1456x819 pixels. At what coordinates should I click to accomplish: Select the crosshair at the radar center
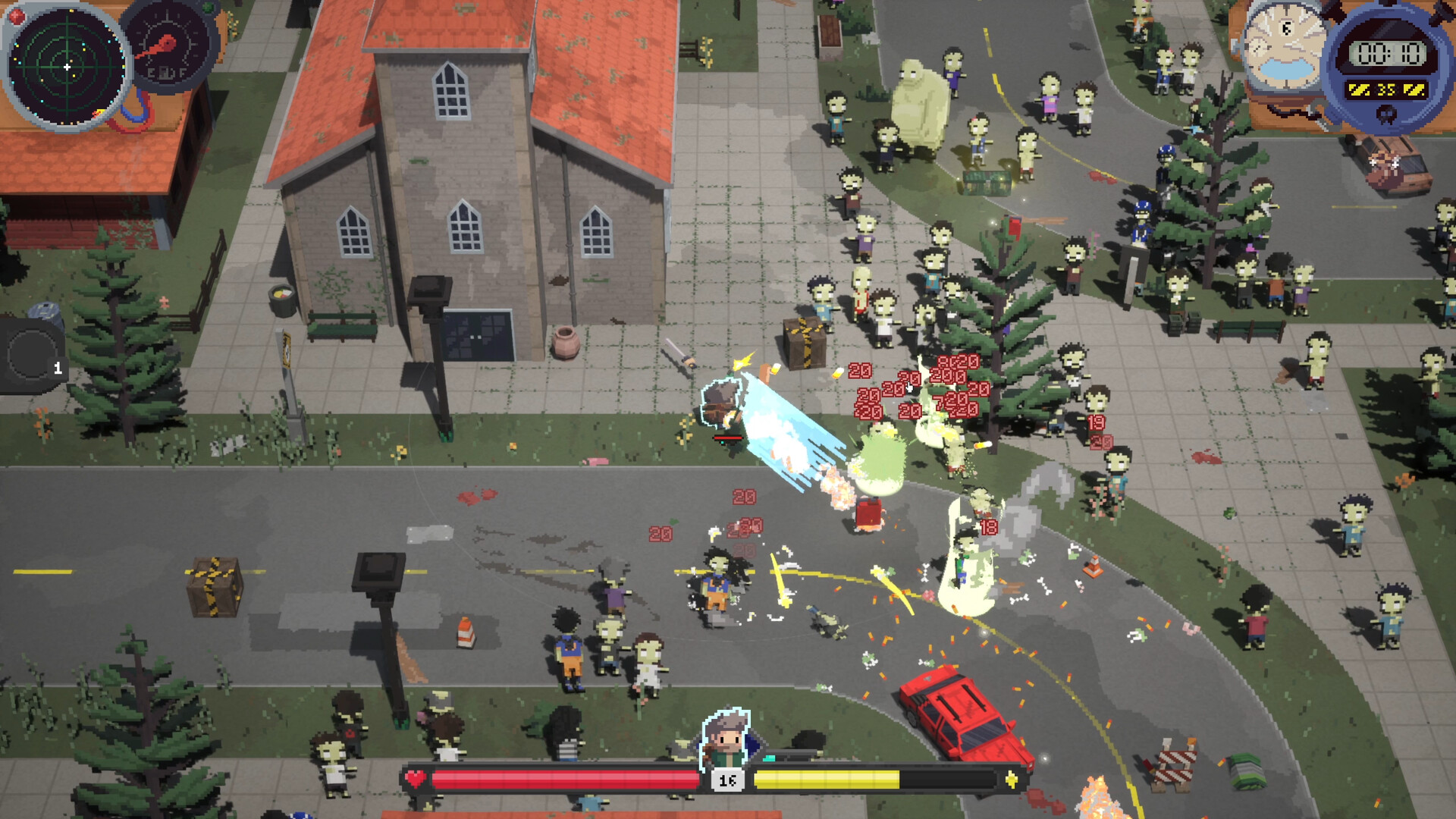[67, 66]
